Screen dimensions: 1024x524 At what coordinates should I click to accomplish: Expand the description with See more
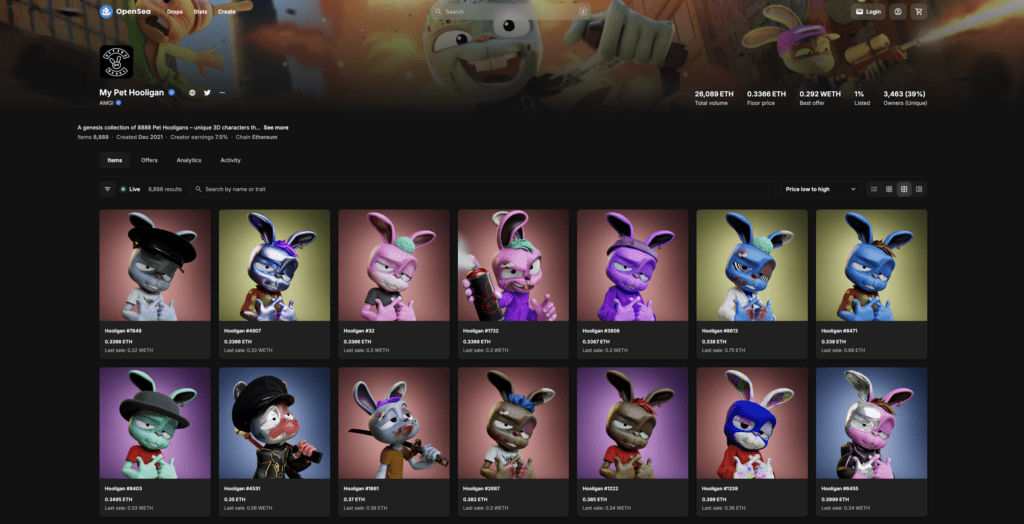coord(276,128)
